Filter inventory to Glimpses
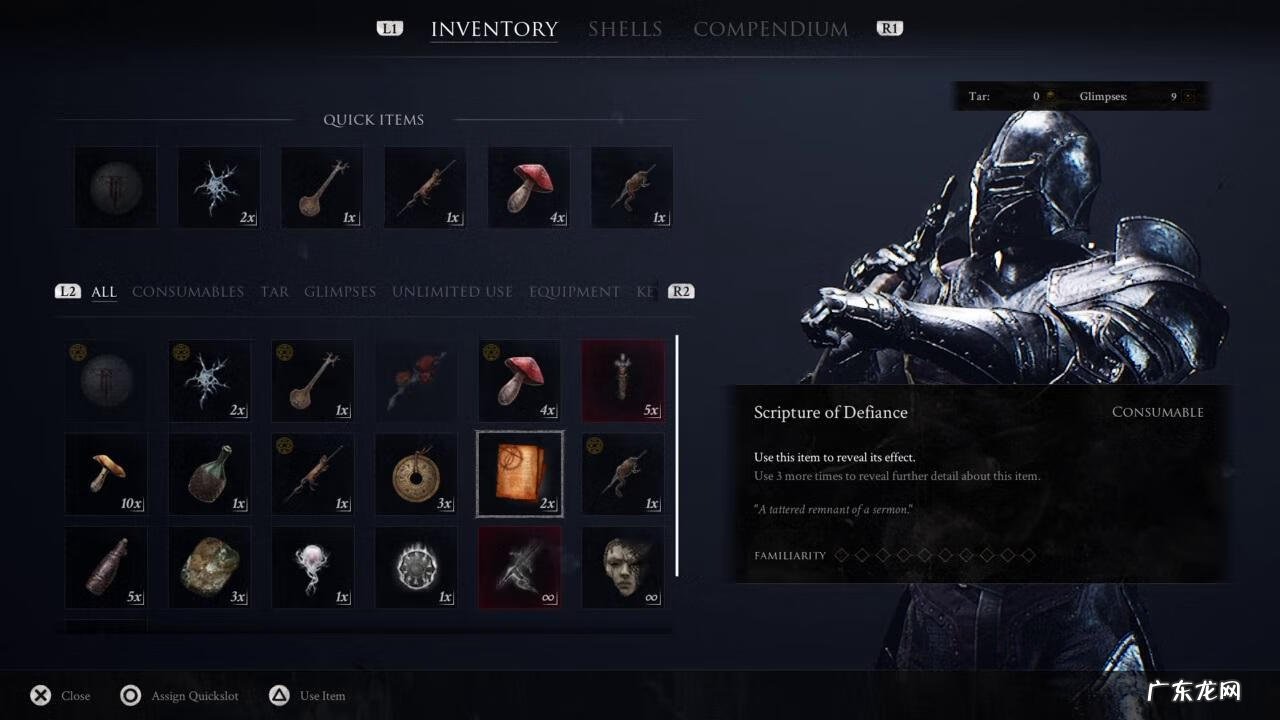The image size is (1280, 720). [340, 292]
